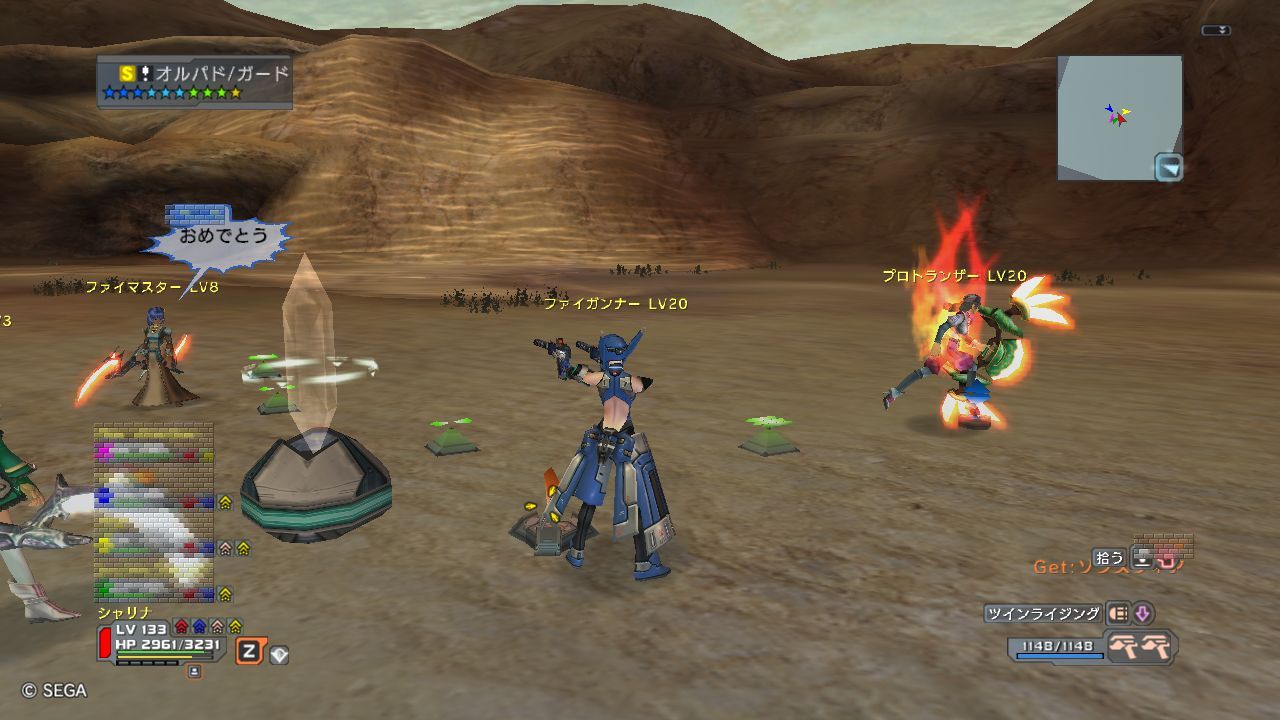1280x720 pixels.
Task: Click the red attack buff arrow icon
Action: (x=181, y=627)
